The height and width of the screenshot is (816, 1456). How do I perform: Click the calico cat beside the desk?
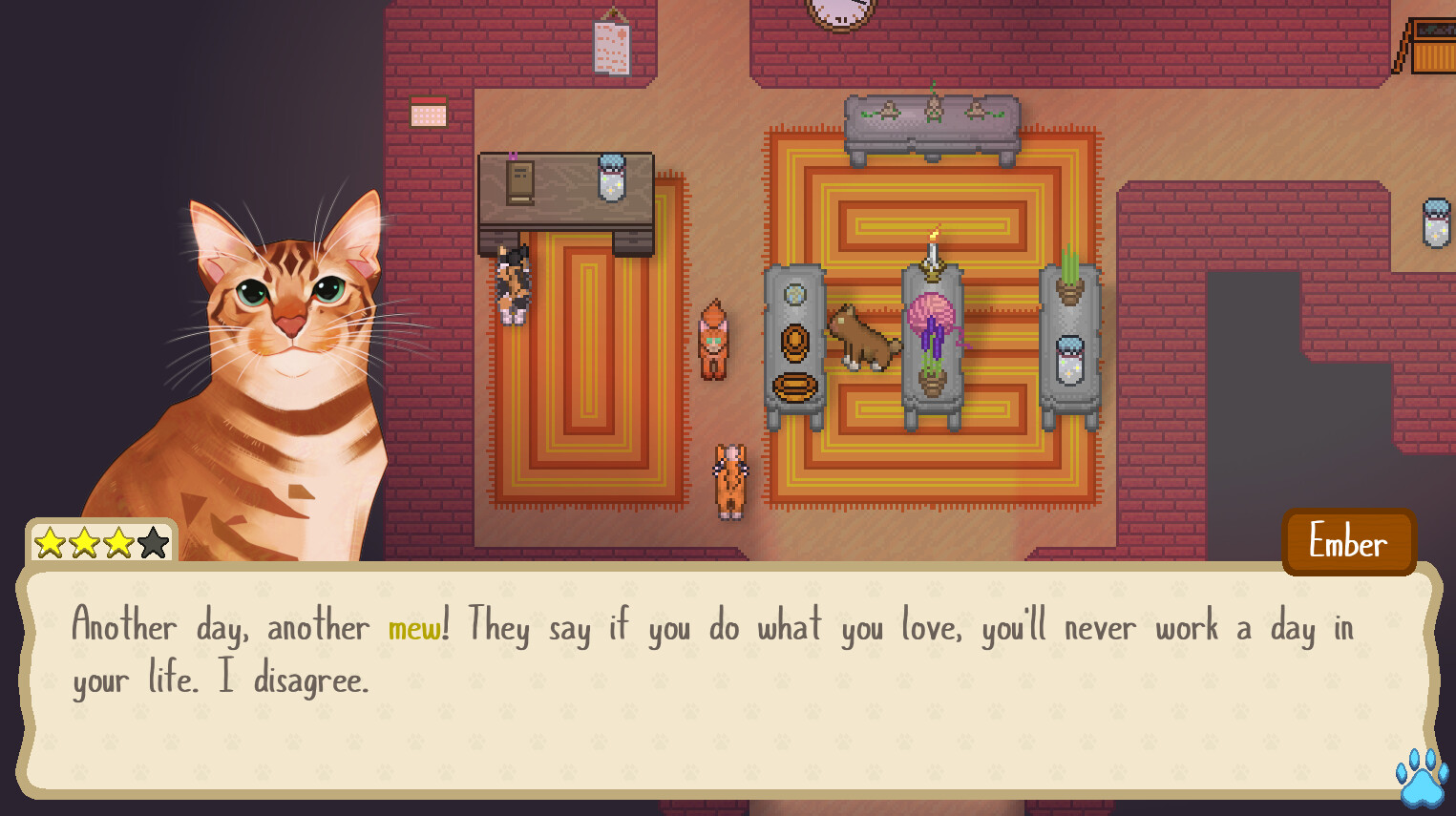(x=514, y=282)
